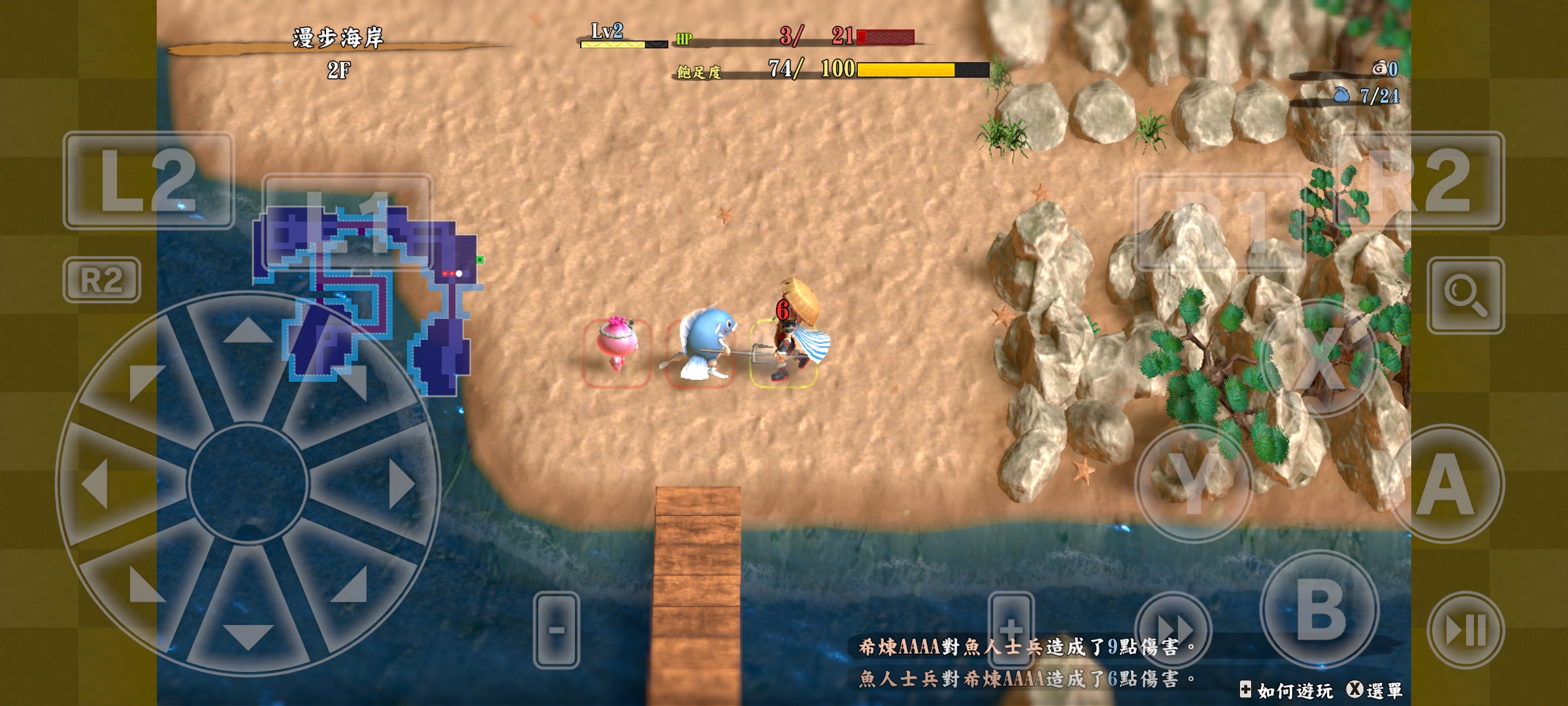Click the minus button
This screenshot has height=706, width=1568.
click(556, 630)
